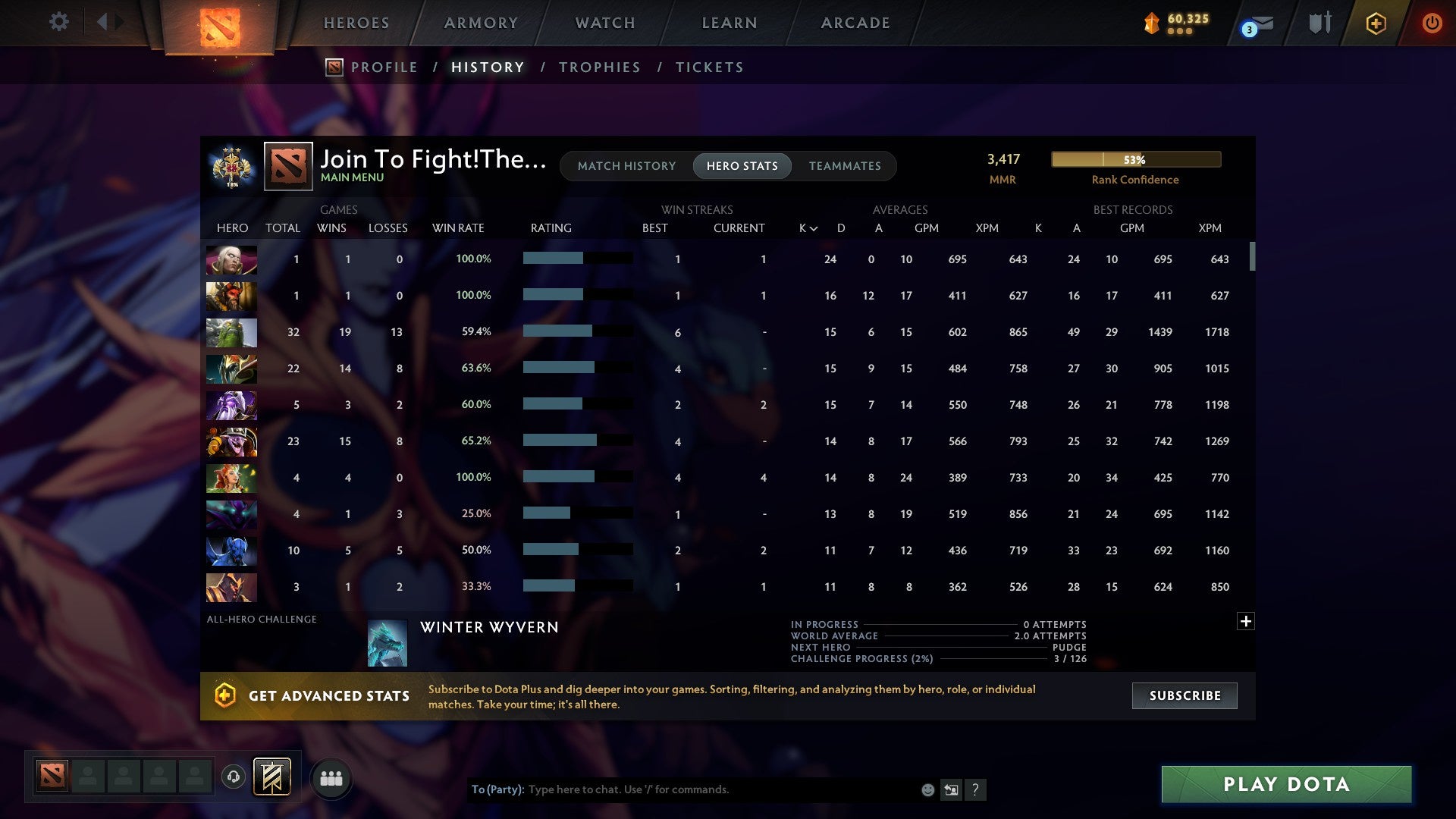Open the friends list icon
Viewport: 1456px width, 819px height.
coord(331,777)
